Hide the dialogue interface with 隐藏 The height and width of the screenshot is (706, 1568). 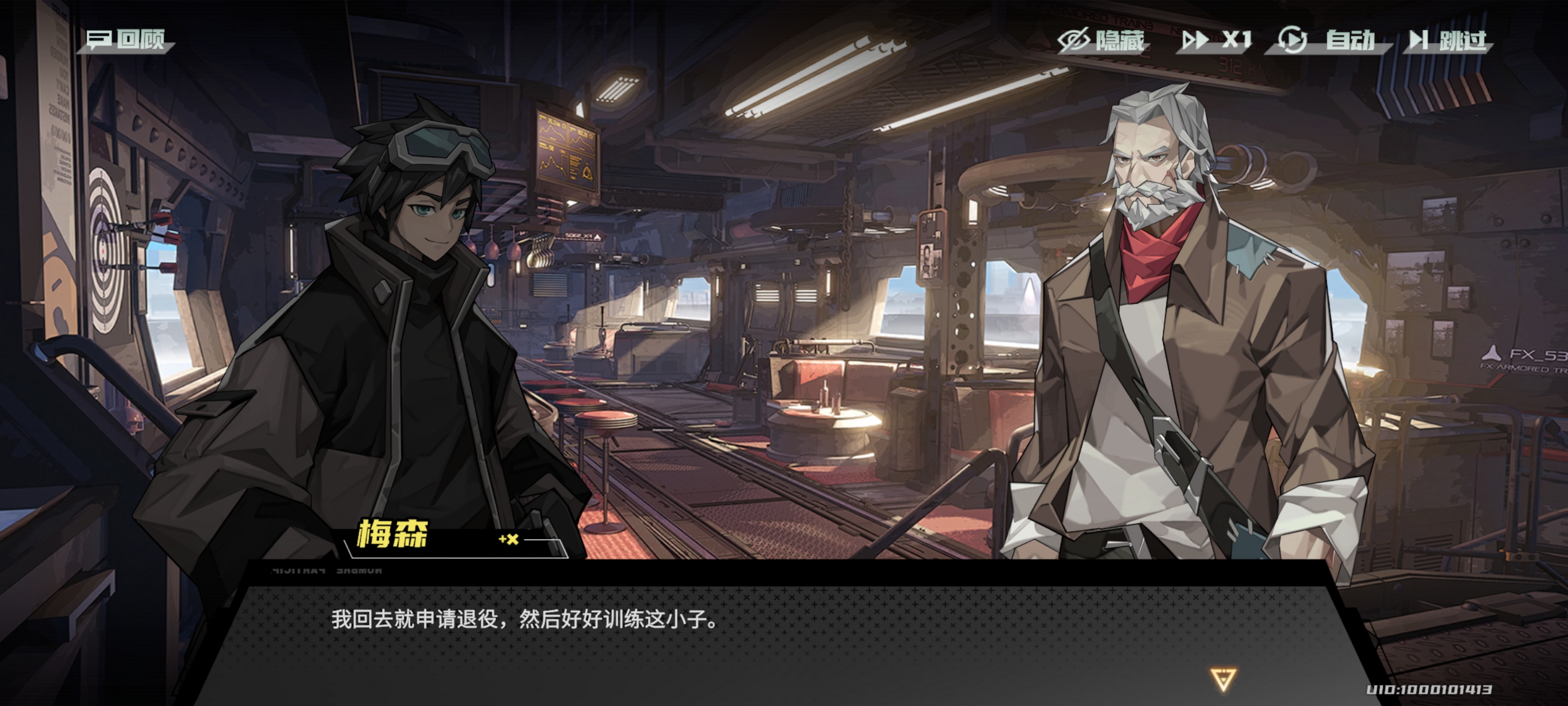pos(1102,41)
